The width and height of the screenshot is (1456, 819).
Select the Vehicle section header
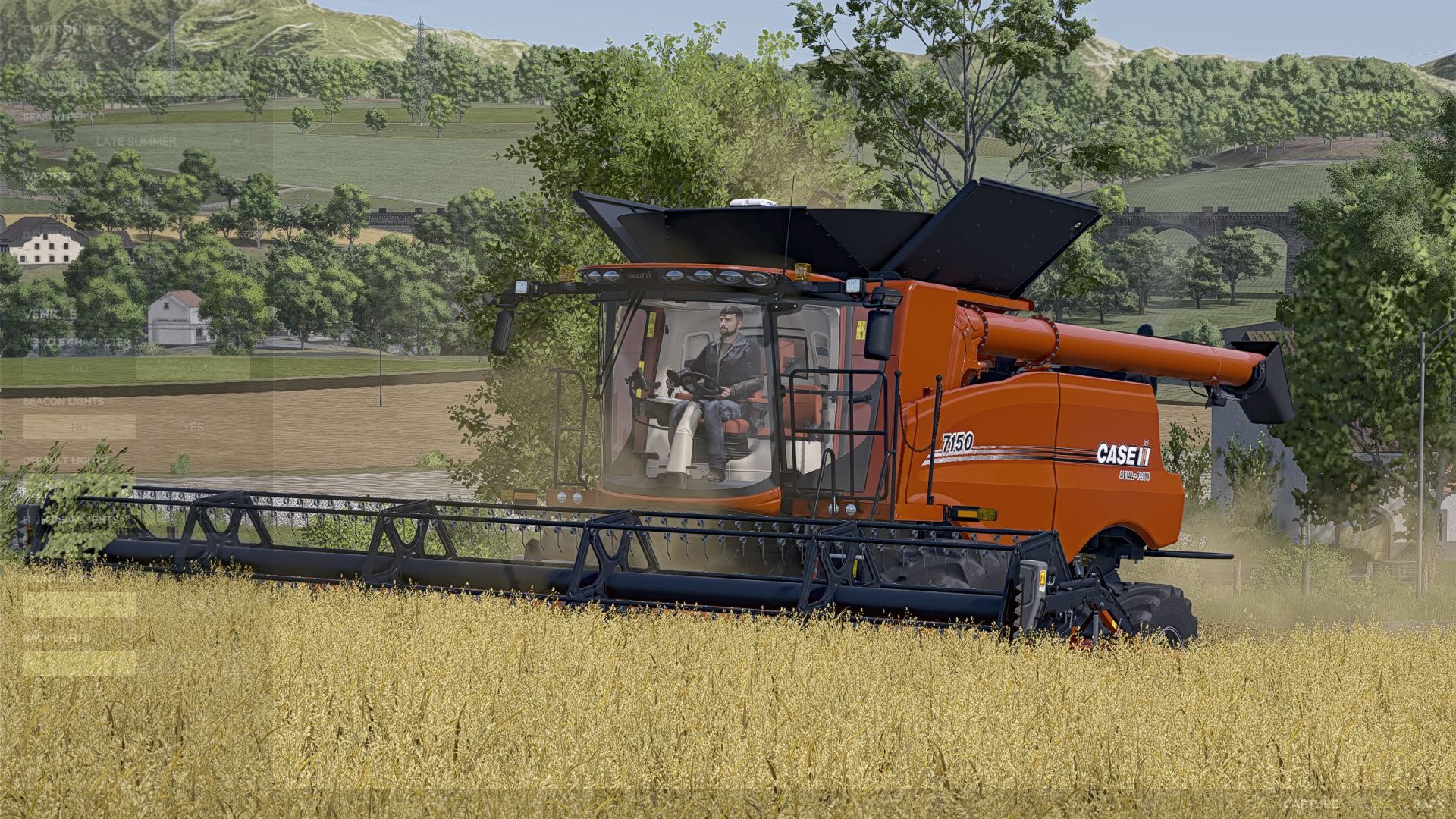(x=50, y=315)
